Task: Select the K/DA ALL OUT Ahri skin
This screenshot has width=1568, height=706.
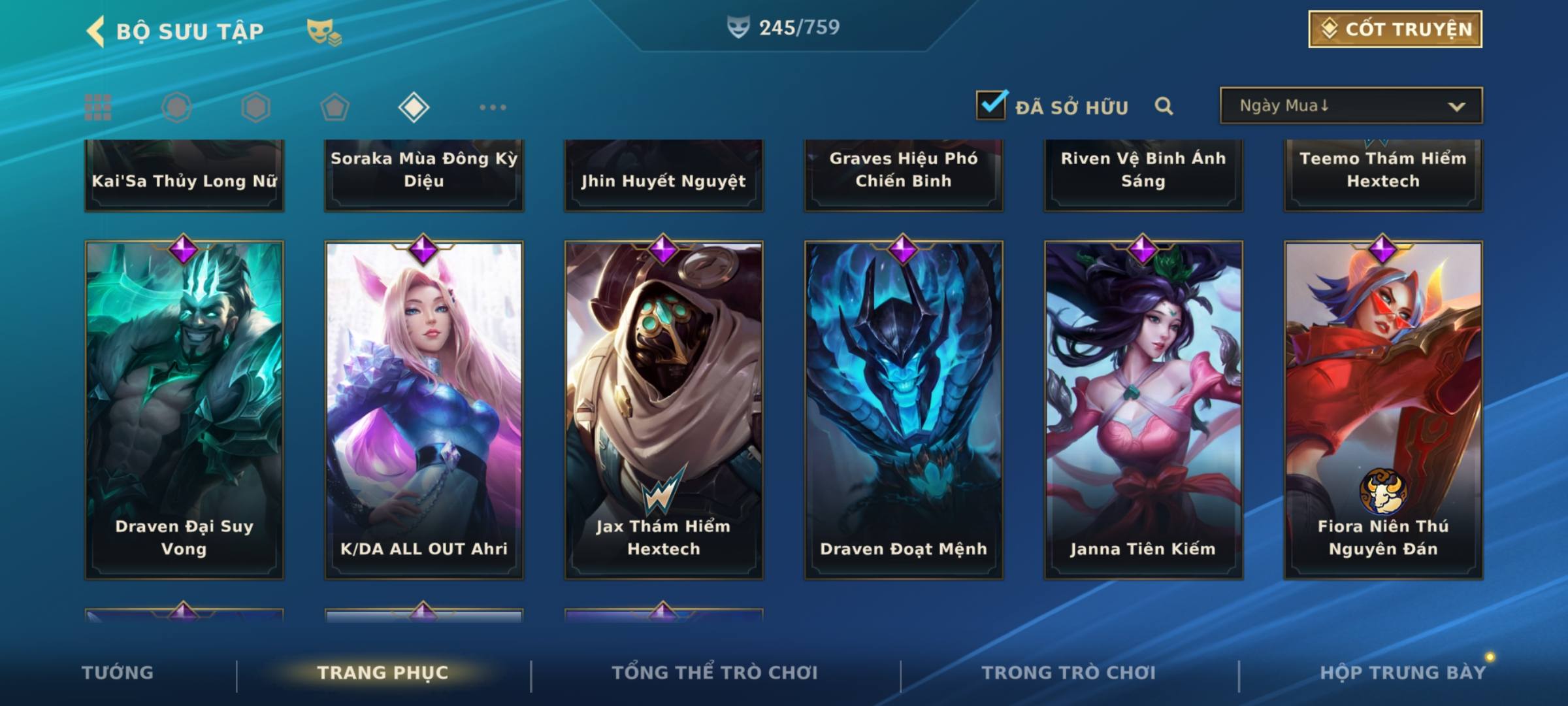Action: [424, 410]
